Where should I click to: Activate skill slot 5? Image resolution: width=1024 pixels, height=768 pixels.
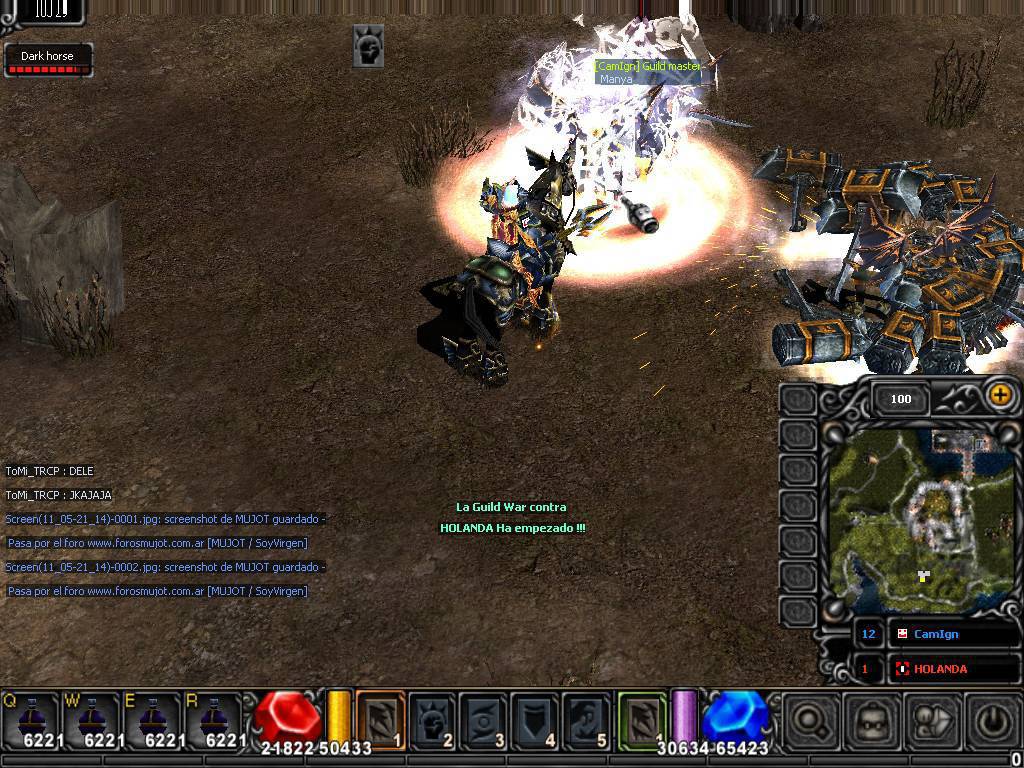pos(587,719)
